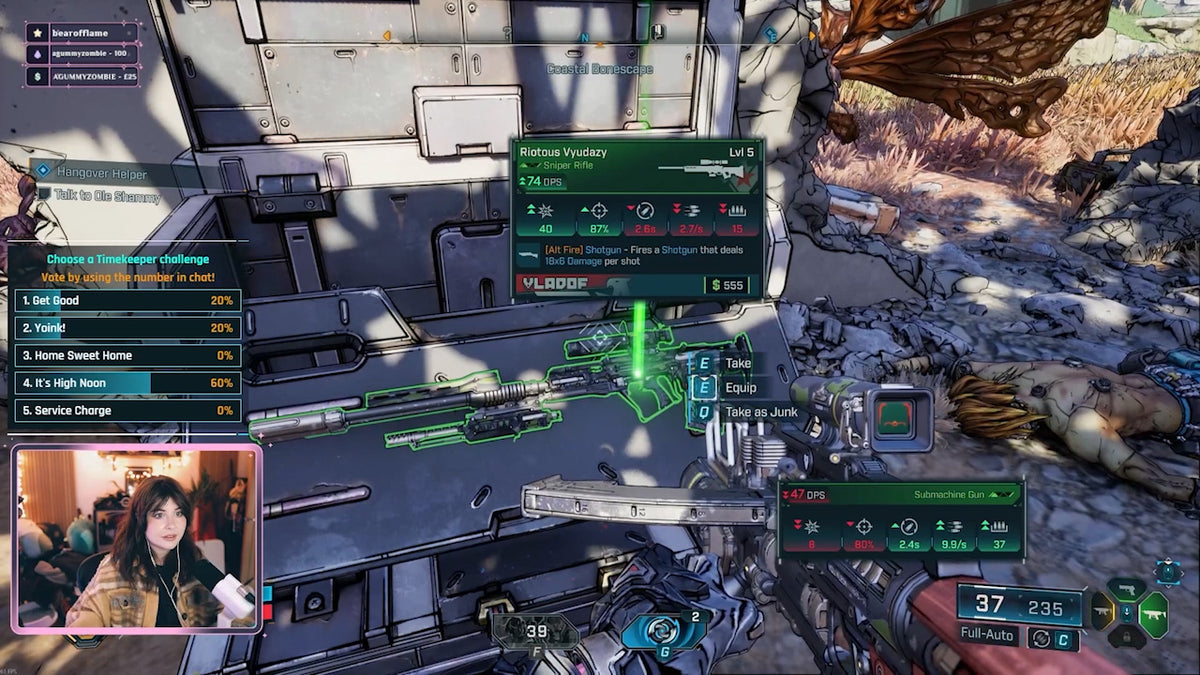Open the Hangover Helper quest tracker
The height and width of the screenshot is (675, 1200).
(101, 174)
